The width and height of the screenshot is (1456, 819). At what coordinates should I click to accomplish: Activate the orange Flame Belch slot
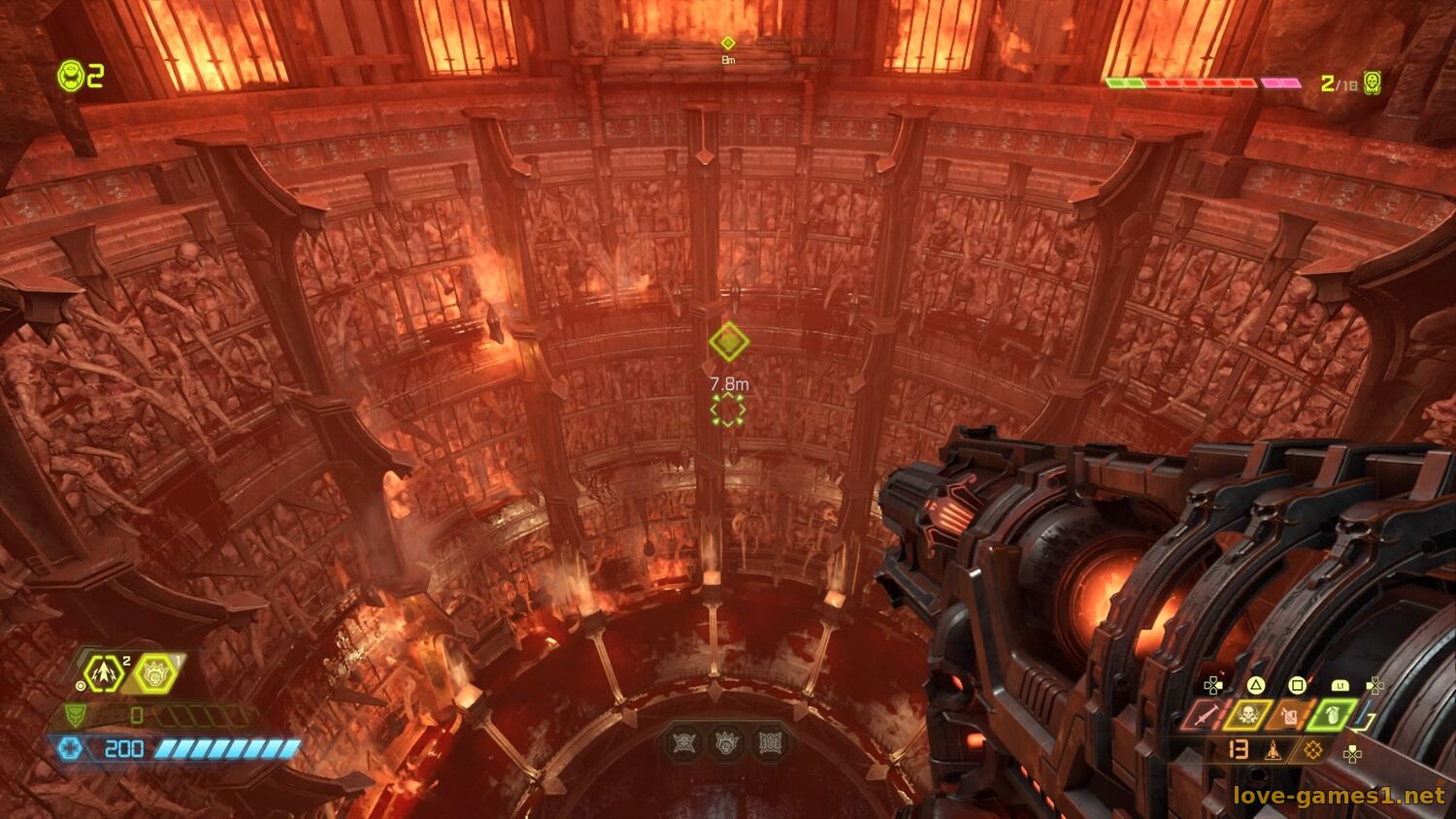(1288, 716)
